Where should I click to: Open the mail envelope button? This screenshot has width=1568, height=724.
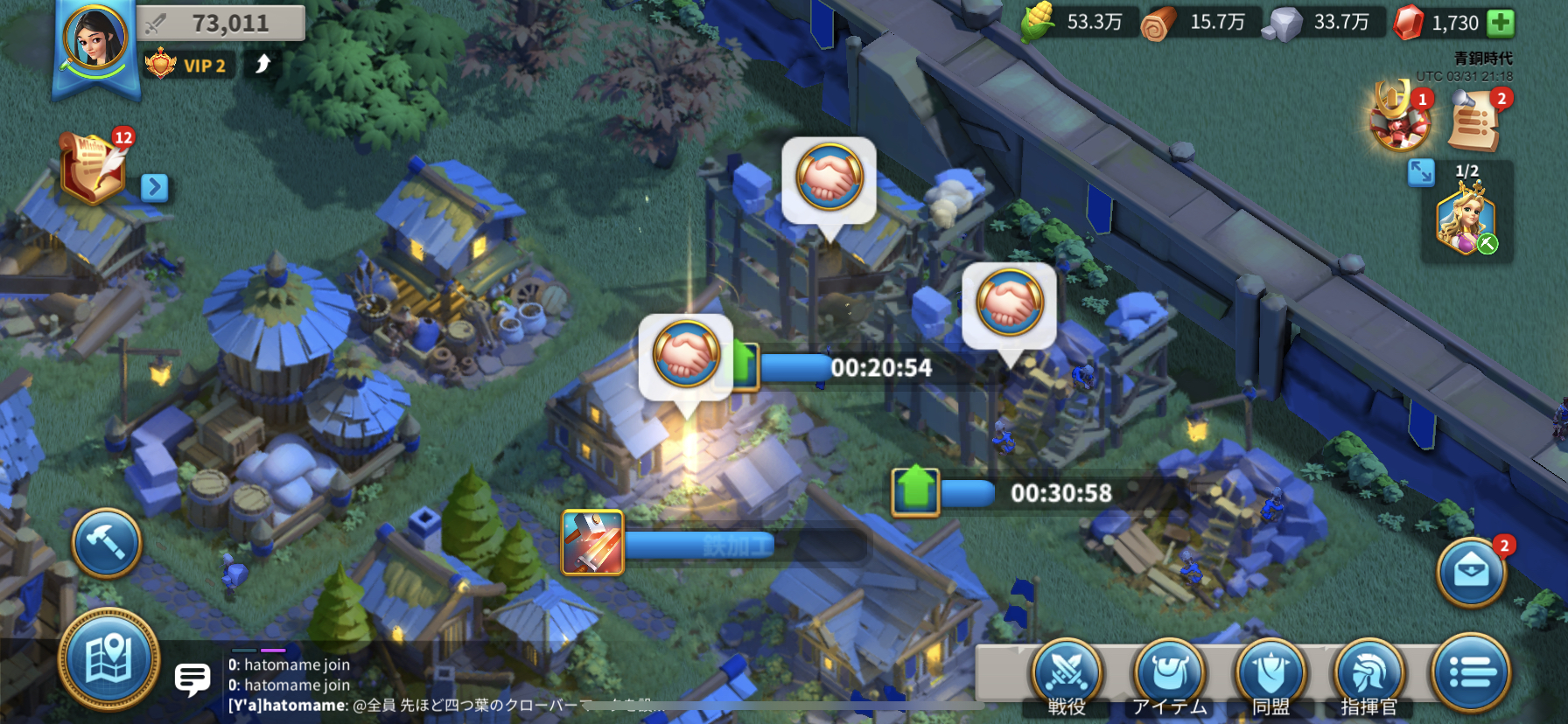[1472, 573]
